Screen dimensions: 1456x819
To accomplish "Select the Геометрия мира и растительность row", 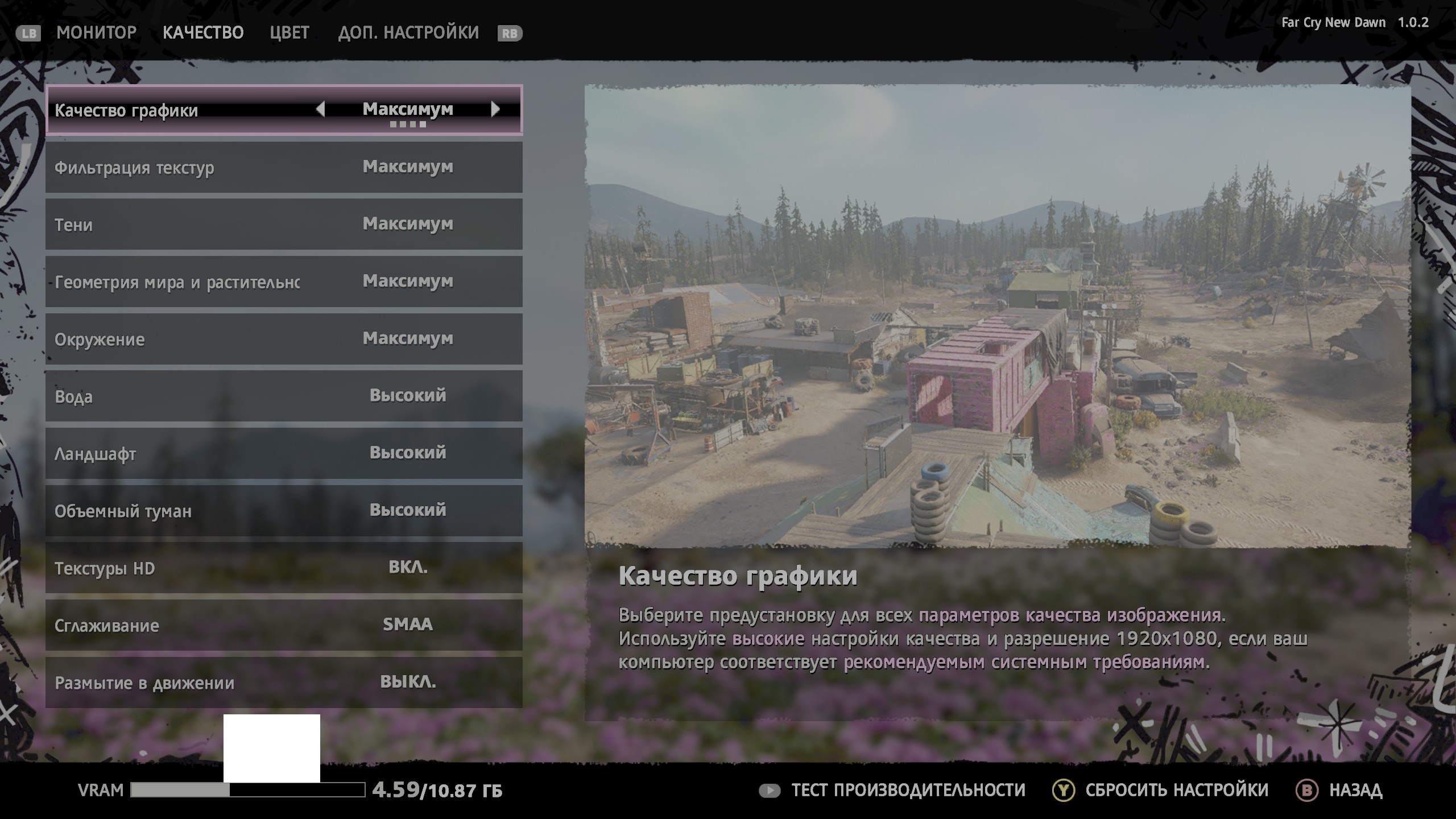I will tap(283, 282).
